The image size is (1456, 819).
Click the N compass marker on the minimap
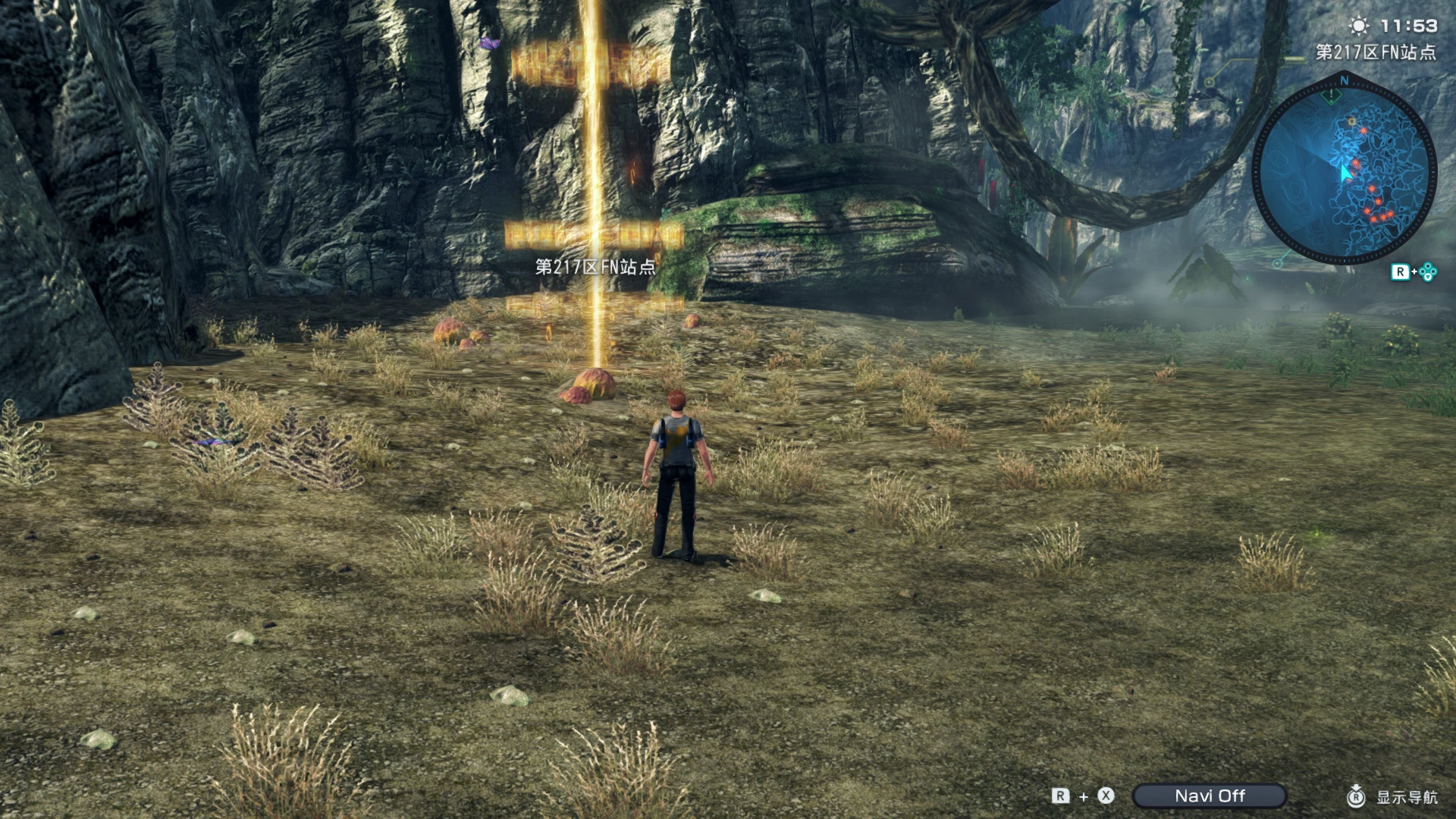1345,80
